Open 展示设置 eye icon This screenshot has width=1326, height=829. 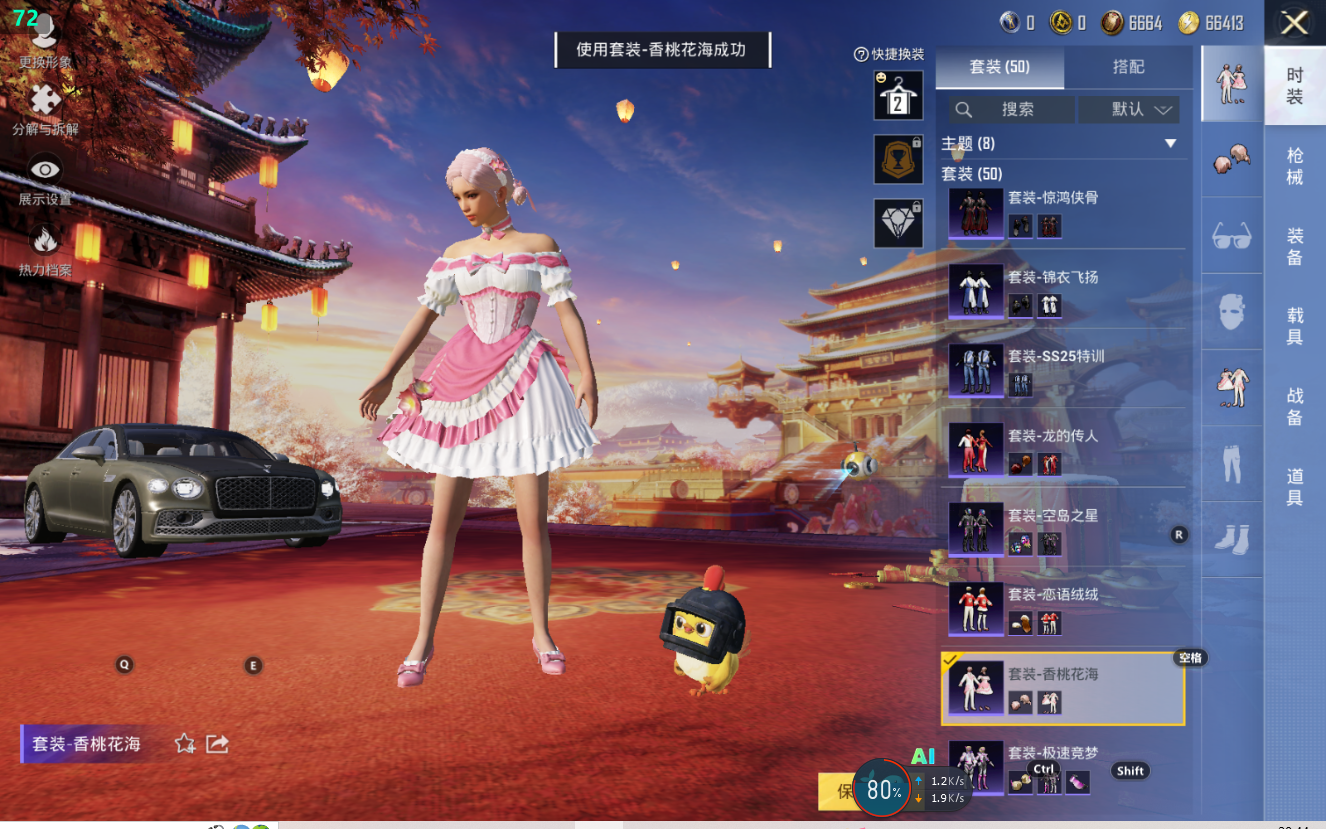click(x=45, y=171)
